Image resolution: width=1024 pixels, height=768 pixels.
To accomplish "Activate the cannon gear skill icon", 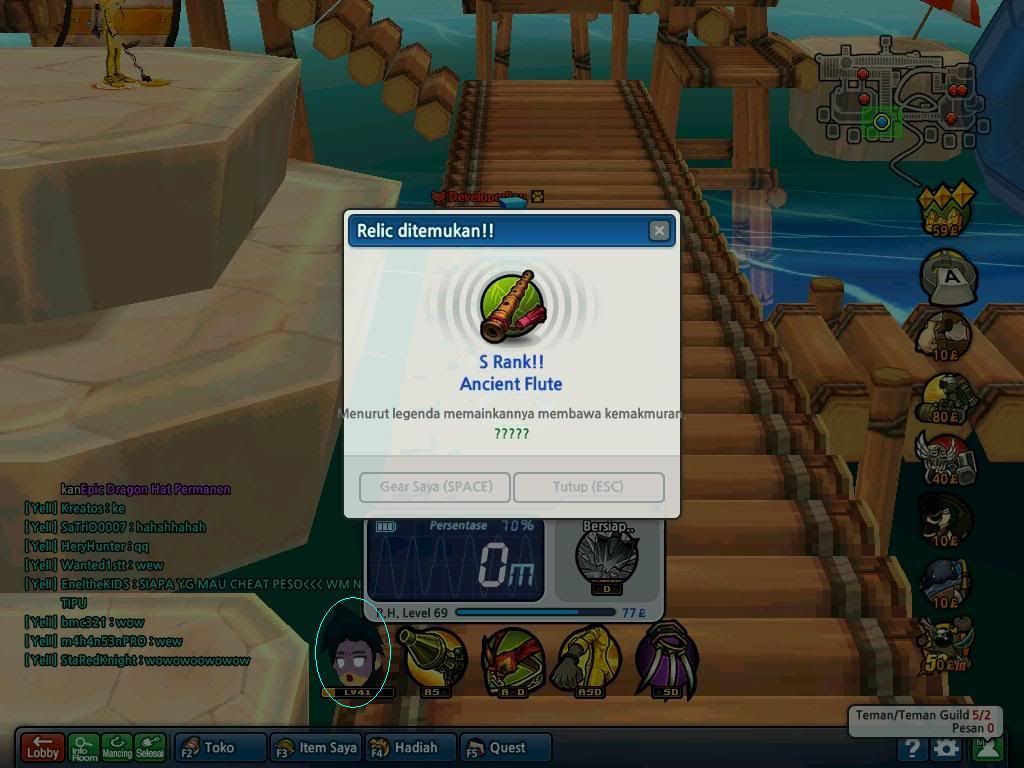I will click(432, 658).
